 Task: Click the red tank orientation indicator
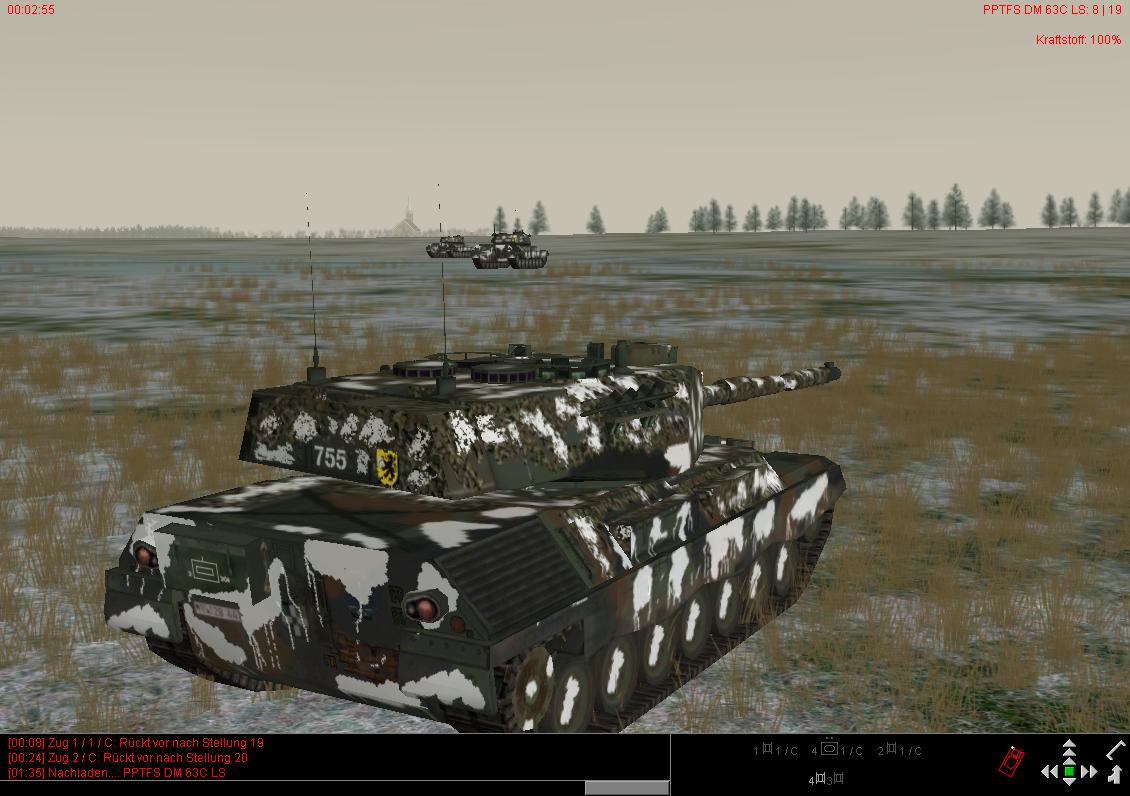pyautogui.click(x=1011, y=762)
